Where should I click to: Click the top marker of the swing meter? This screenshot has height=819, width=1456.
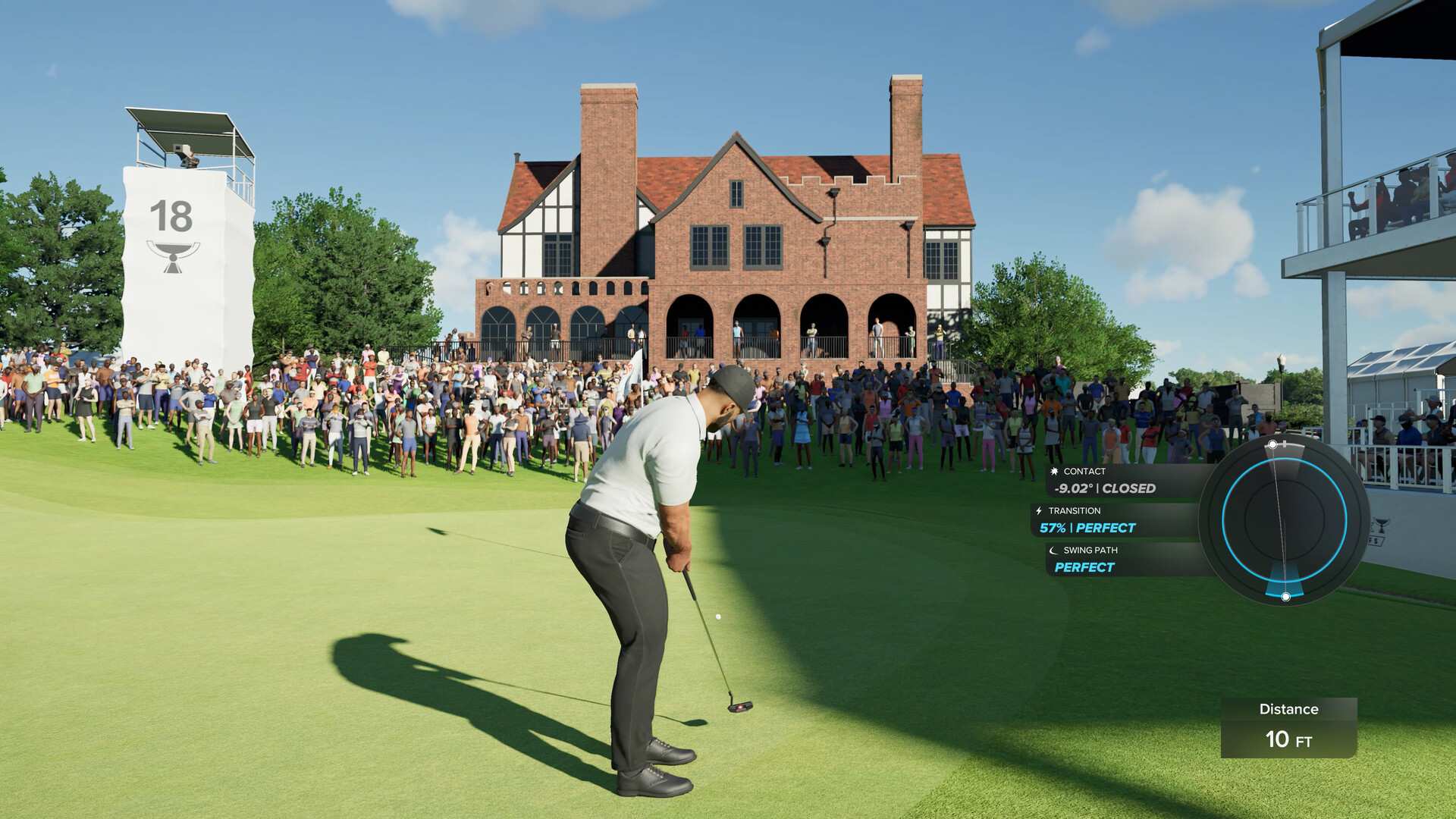click(x=1271, y=443)
